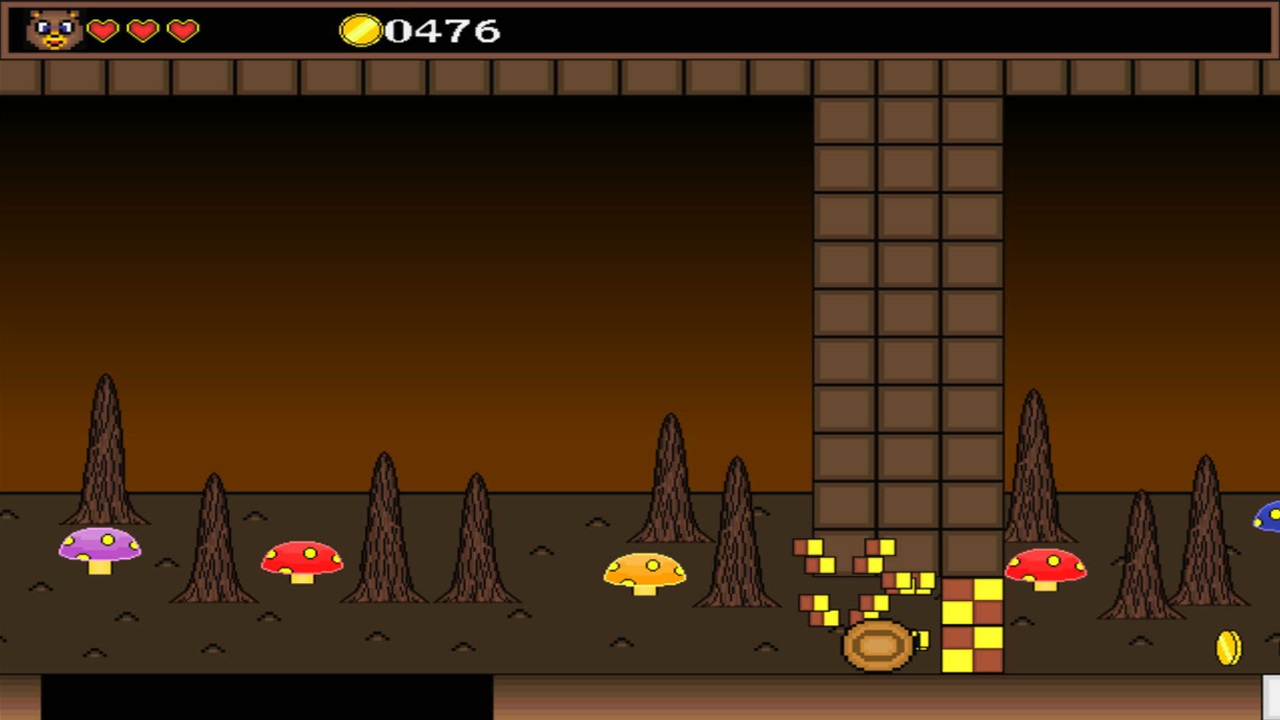Click the blue creature at the right edge
Image resolution: width=1280 pixels, height=720 pixels.
click(x=1268, y=518)
